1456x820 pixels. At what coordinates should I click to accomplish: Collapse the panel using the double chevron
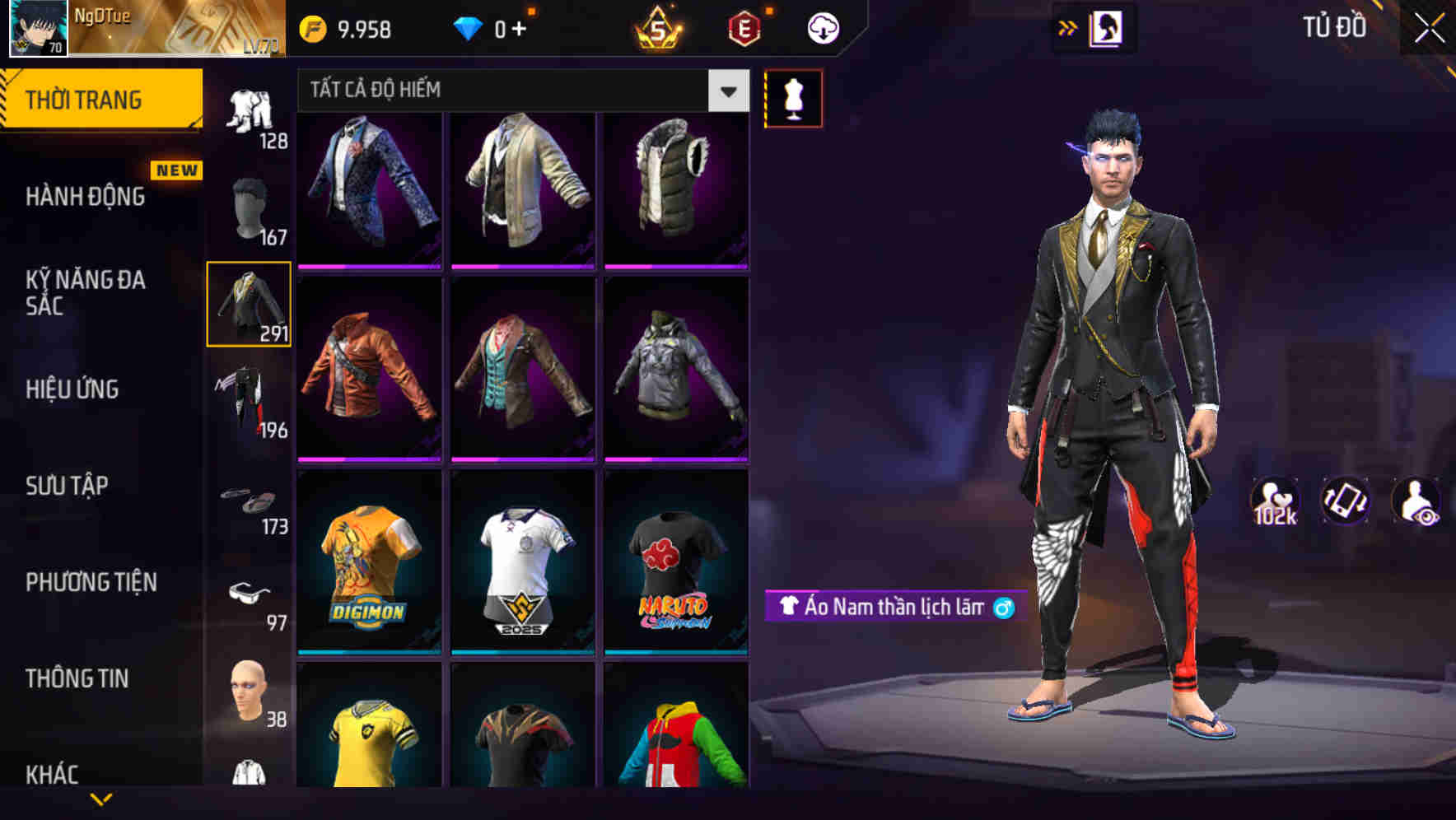pyautogui.click(x=1068, y=27)
